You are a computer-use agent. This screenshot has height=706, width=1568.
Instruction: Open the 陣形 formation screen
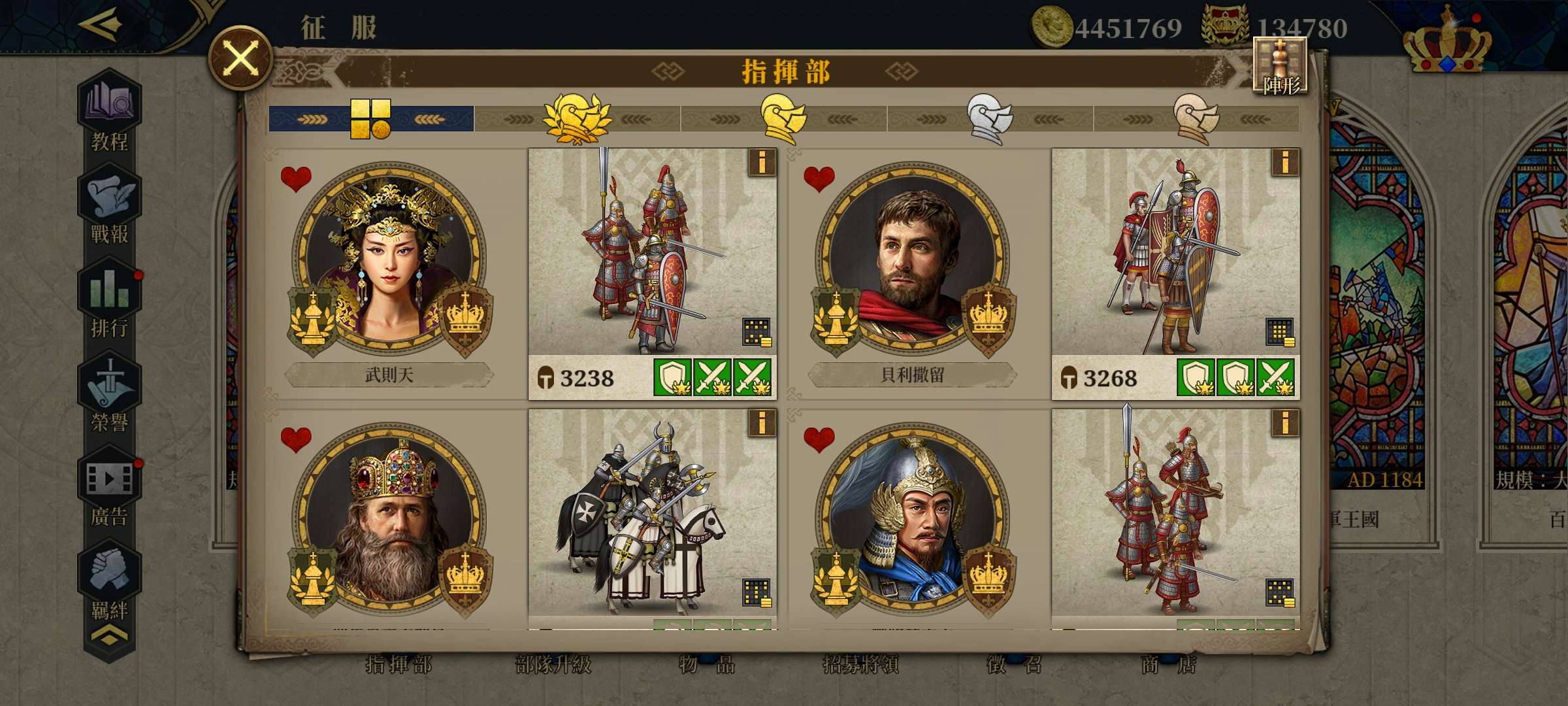click(1280, 66)
